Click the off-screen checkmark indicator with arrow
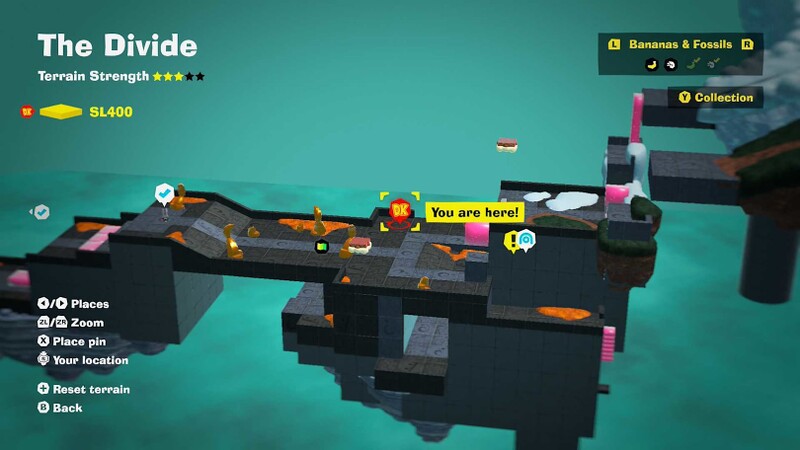This screenshot has height=450, width=800. click(40, 212)
